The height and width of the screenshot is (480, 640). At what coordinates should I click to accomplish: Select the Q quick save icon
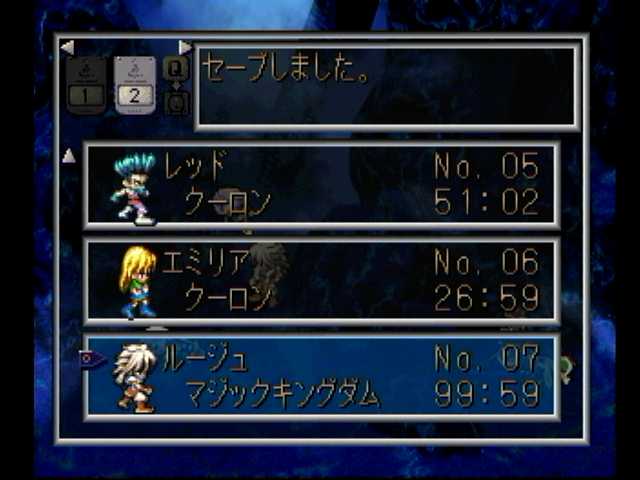coord(175,68)
